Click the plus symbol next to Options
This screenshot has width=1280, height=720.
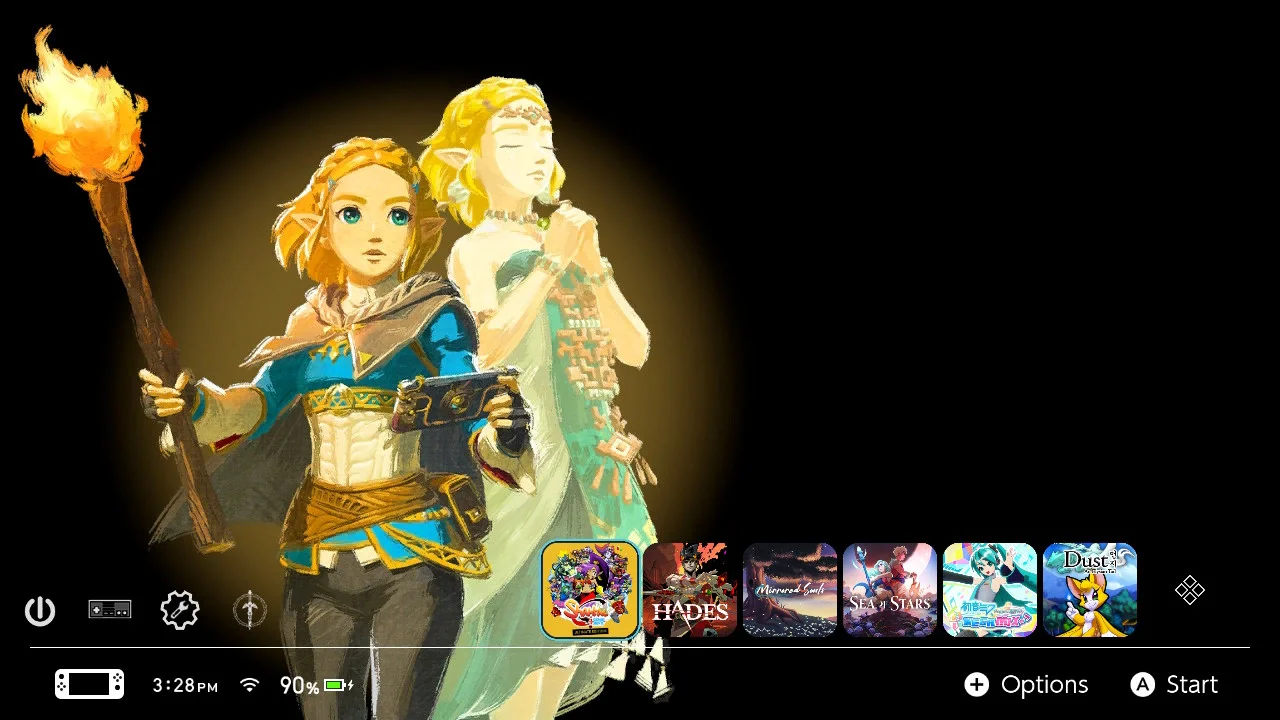[977, 685]
